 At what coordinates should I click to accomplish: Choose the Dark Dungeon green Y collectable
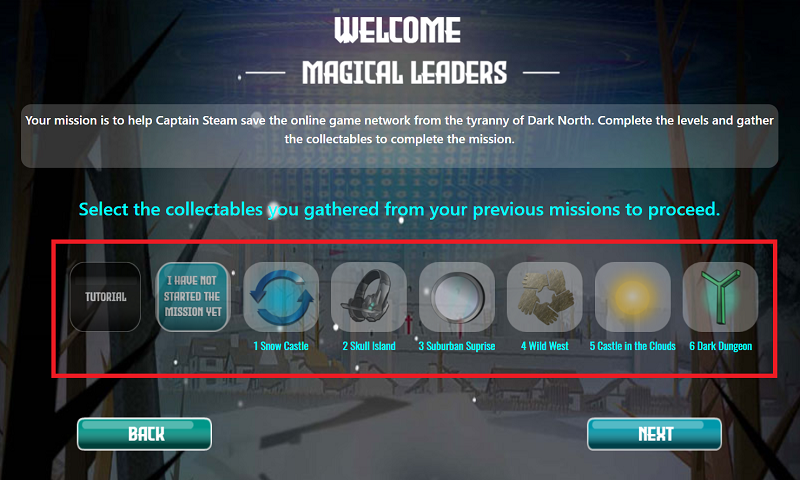720,297
